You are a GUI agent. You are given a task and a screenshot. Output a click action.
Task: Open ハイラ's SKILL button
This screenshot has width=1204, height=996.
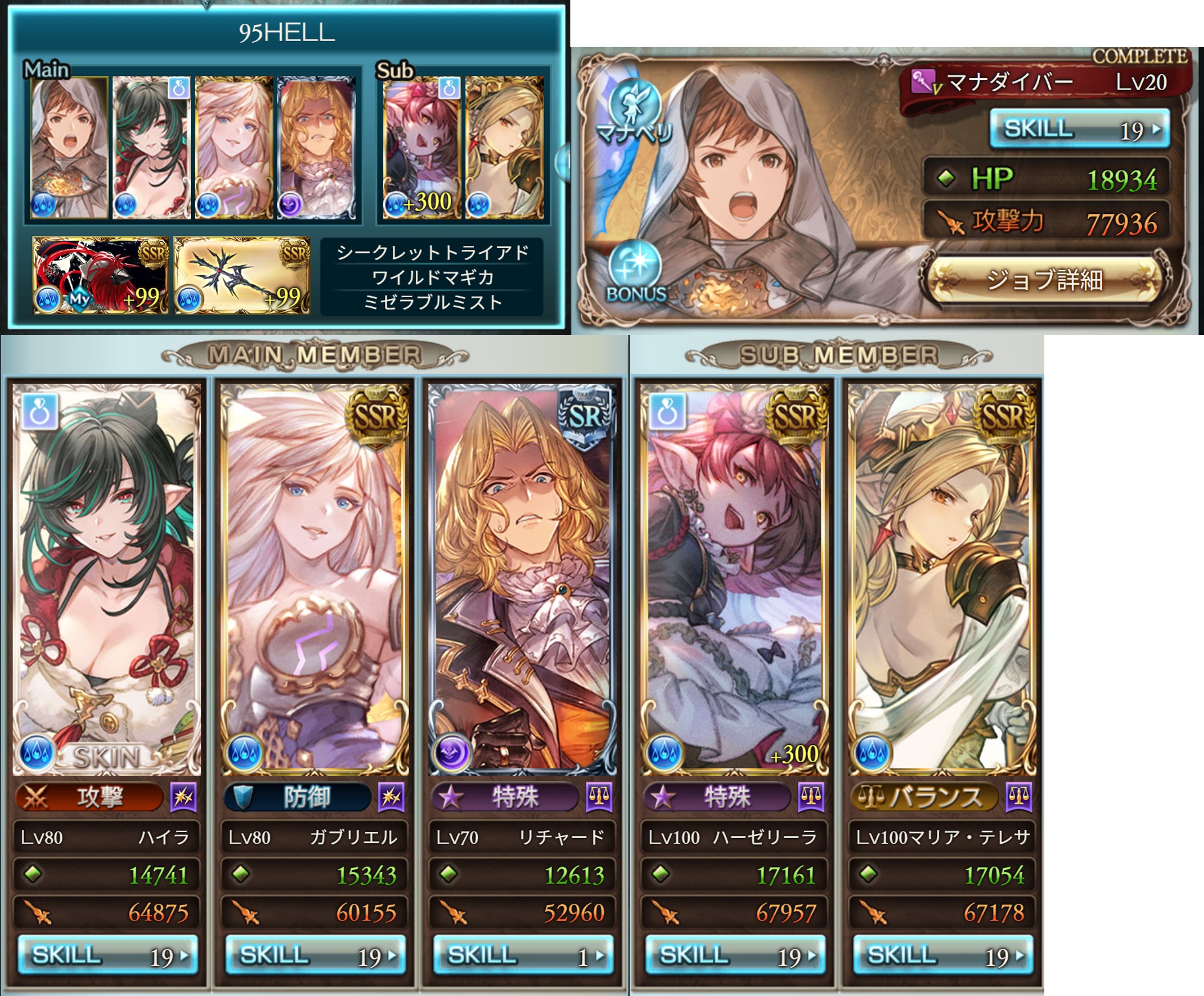pyautogui.click(x=107, y=955)
